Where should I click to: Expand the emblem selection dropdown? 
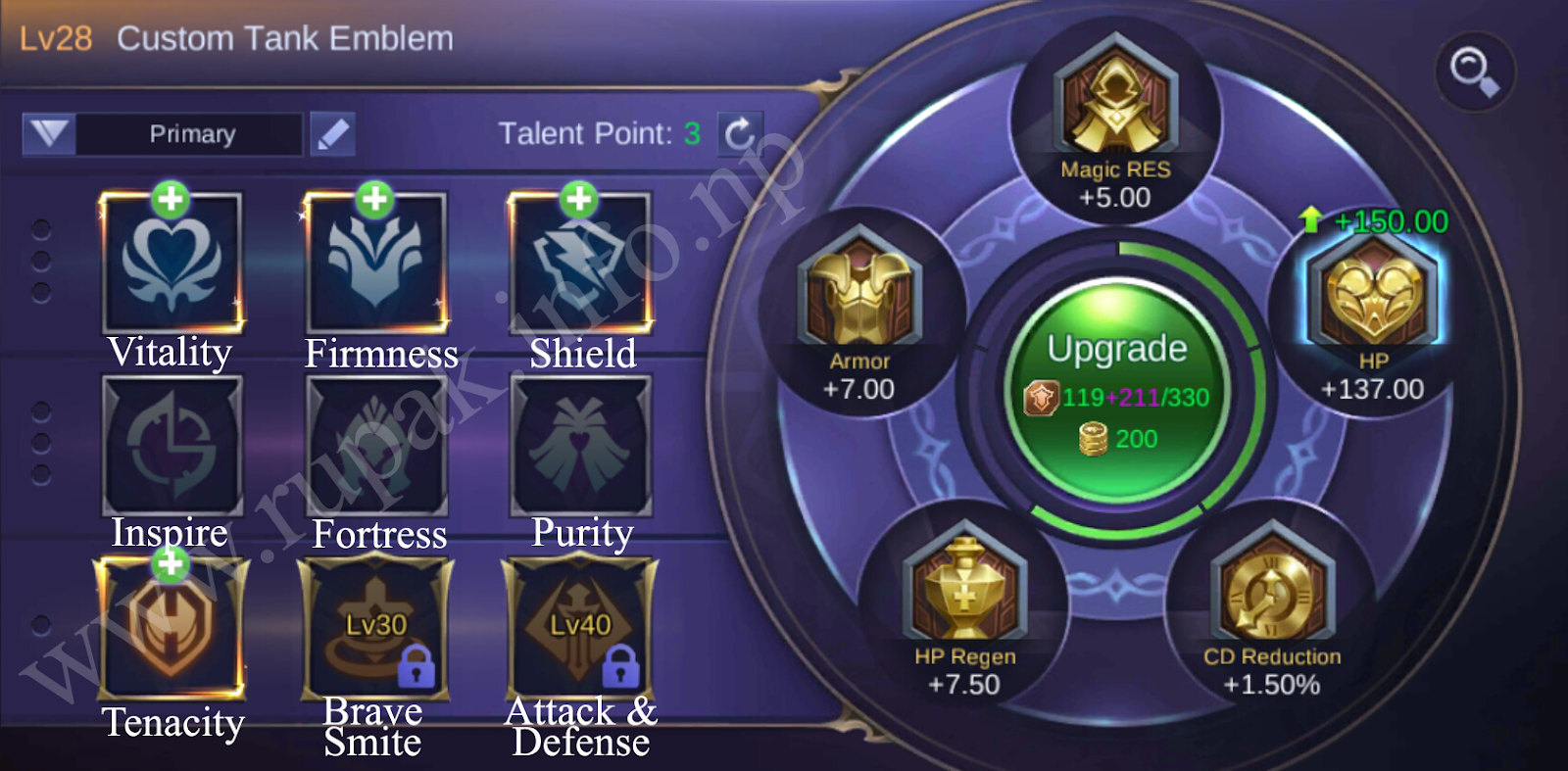click(x=48, y=134)
